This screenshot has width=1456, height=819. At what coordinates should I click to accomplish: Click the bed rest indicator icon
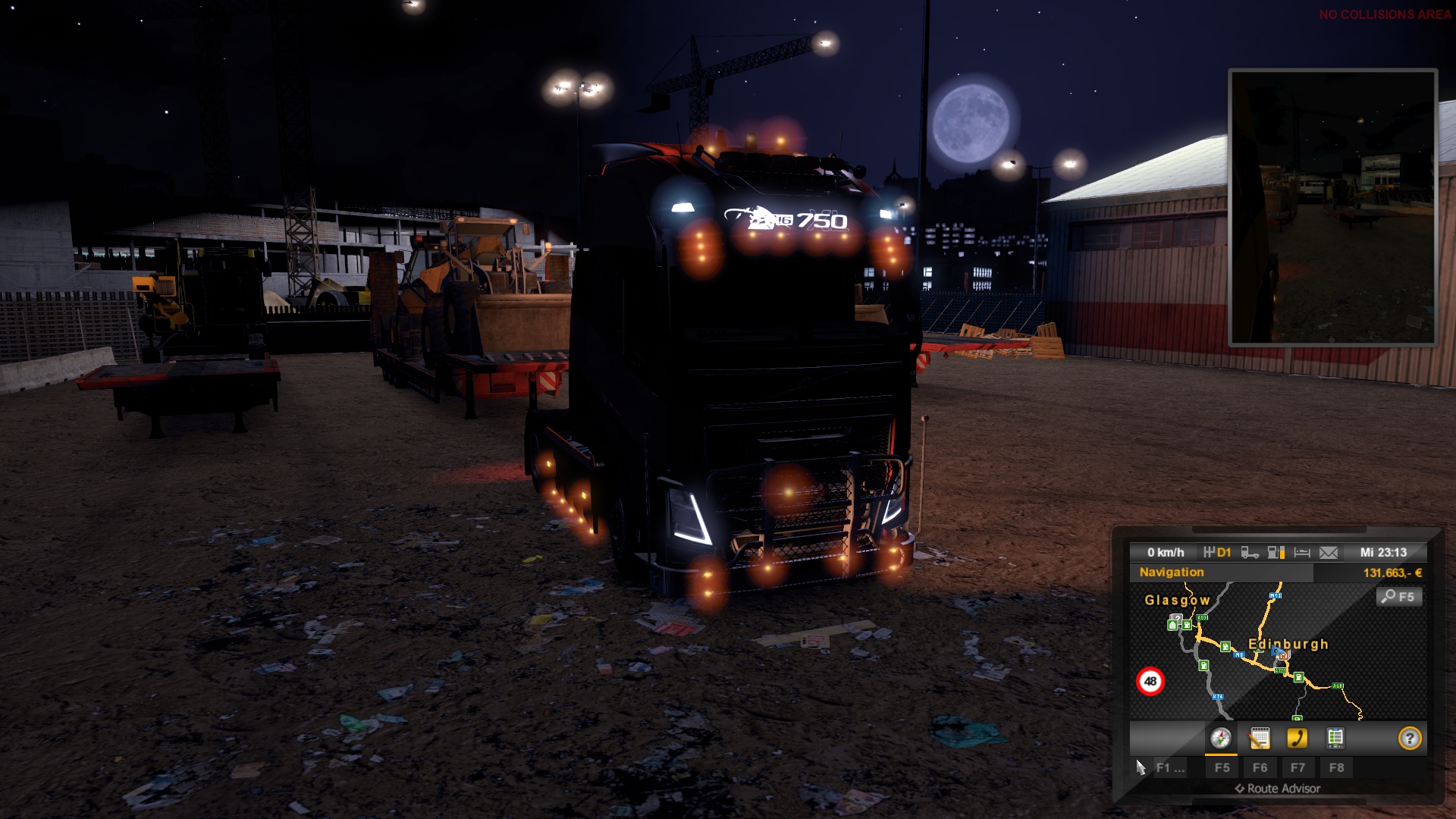pyautogui.click(x=1302, y=553)
